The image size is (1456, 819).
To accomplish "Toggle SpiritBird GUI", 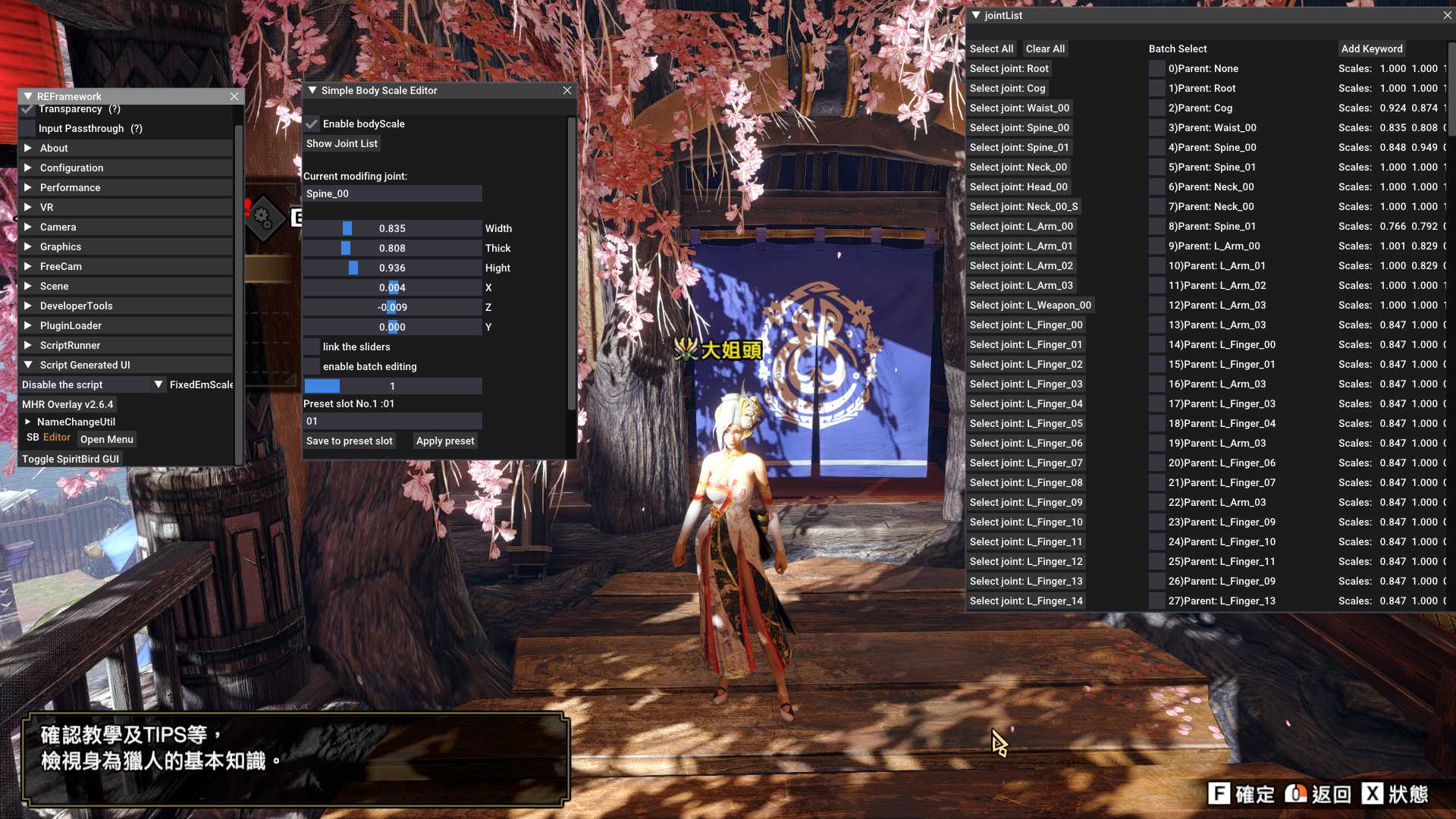I will [x=71, y=459].
